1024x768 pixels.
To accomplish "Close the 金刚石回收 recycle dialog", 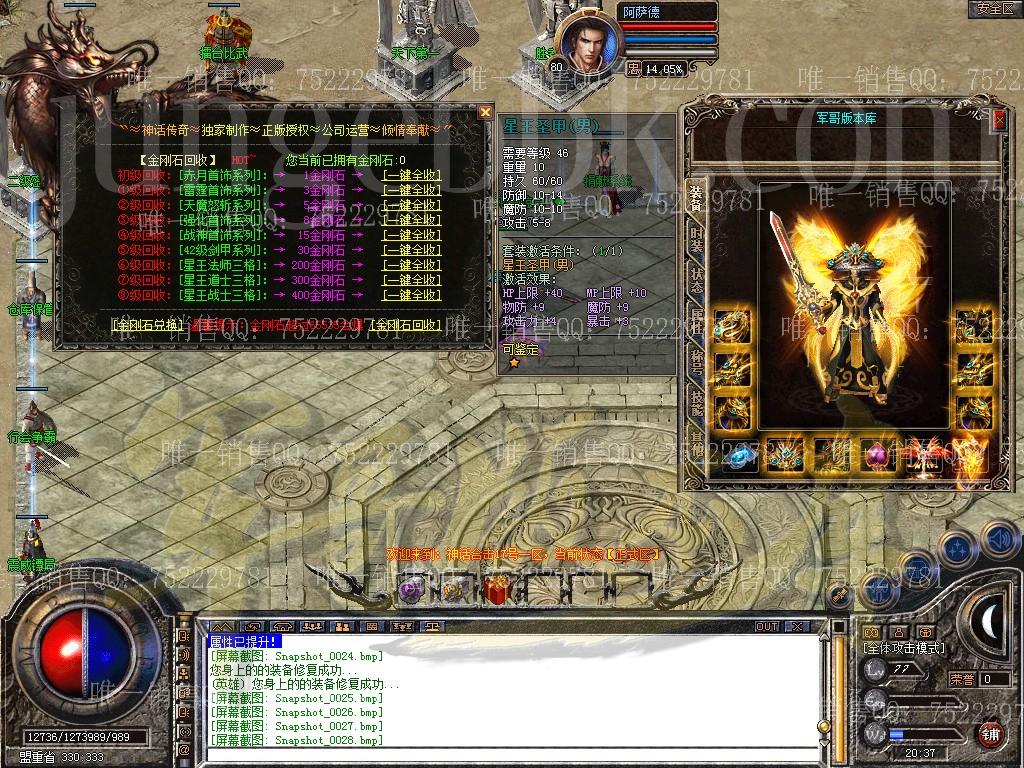I will (485, 112).
